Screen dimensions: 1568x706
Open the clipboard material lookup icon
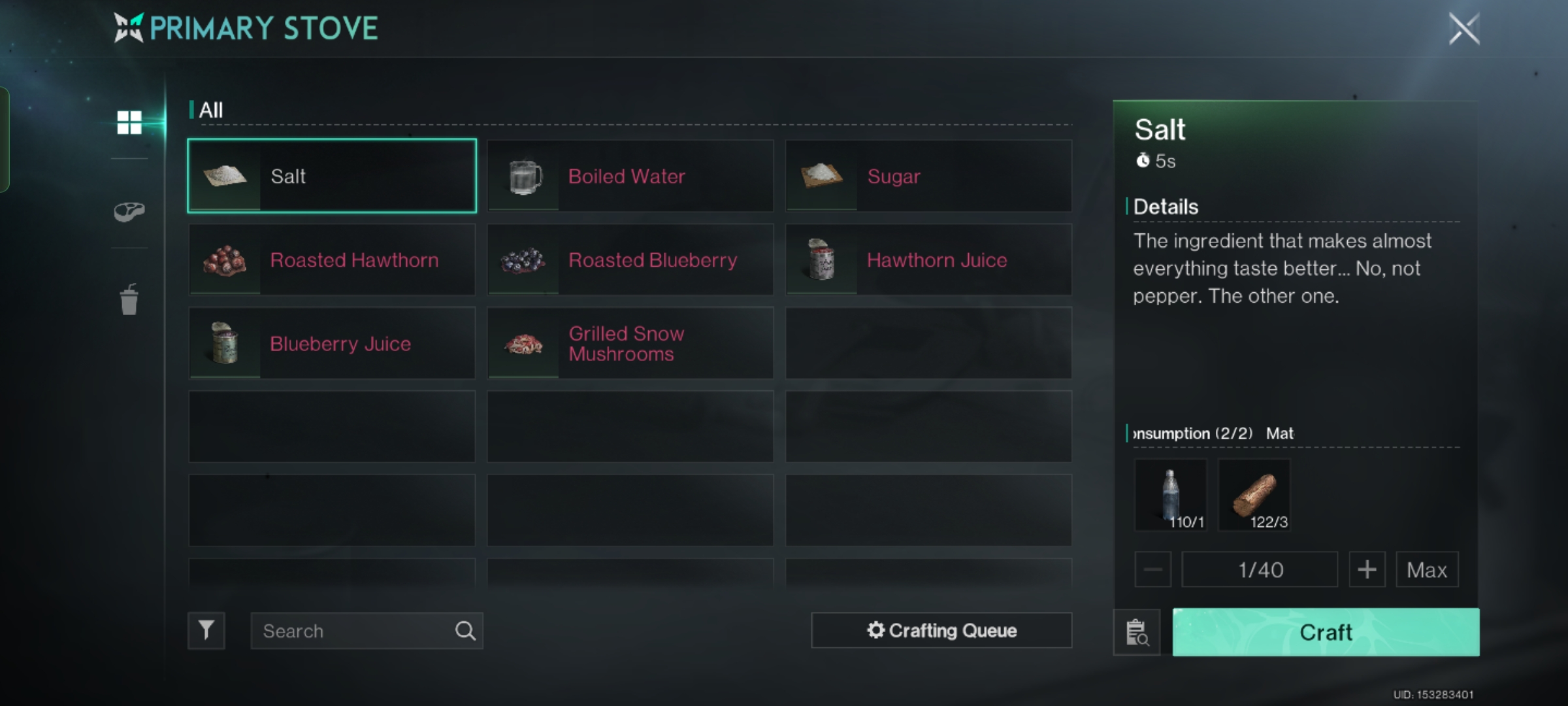click(x=1137, y=632)
